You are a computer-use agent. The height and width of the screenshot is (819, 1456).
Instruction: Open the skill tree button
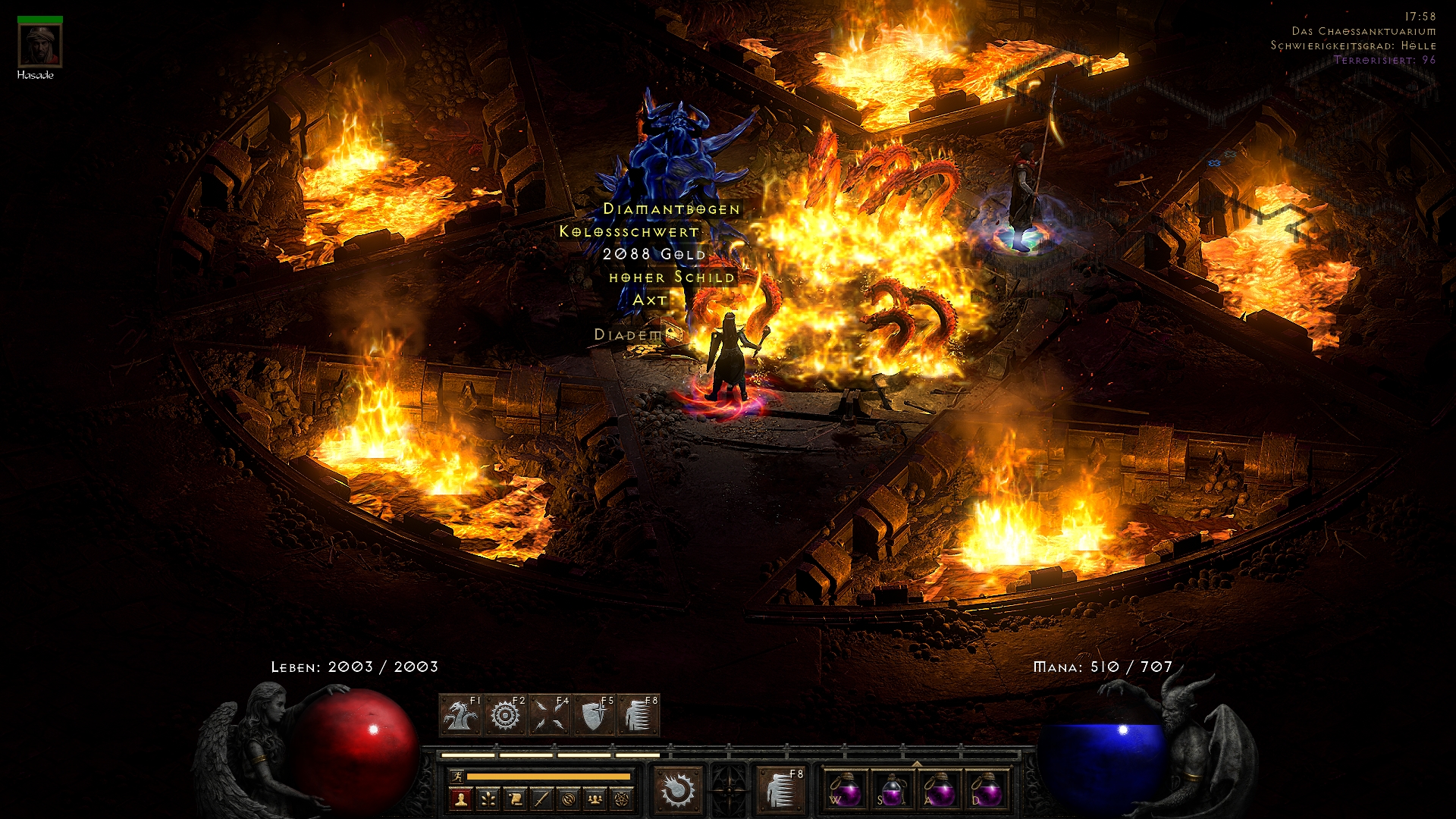488,799
